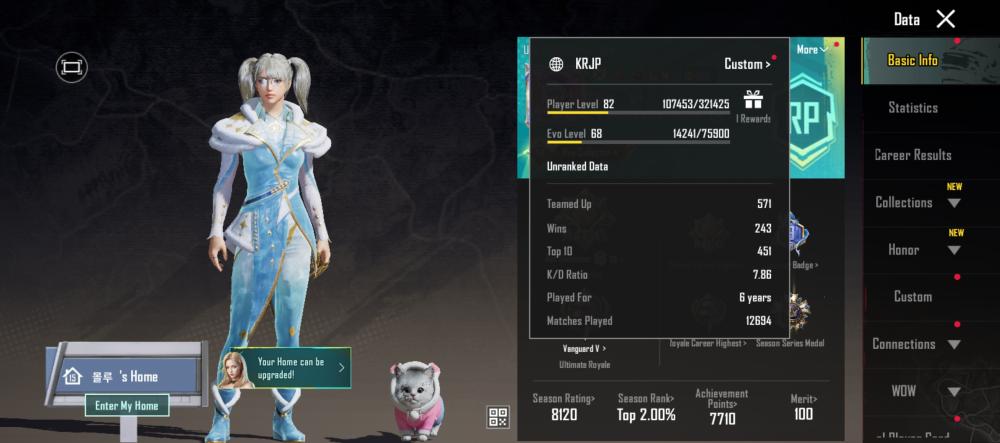This screenshot has width=1000, height=443.
Task: Open the Custom tab in sidebar
Action: [x=912, y=297]
